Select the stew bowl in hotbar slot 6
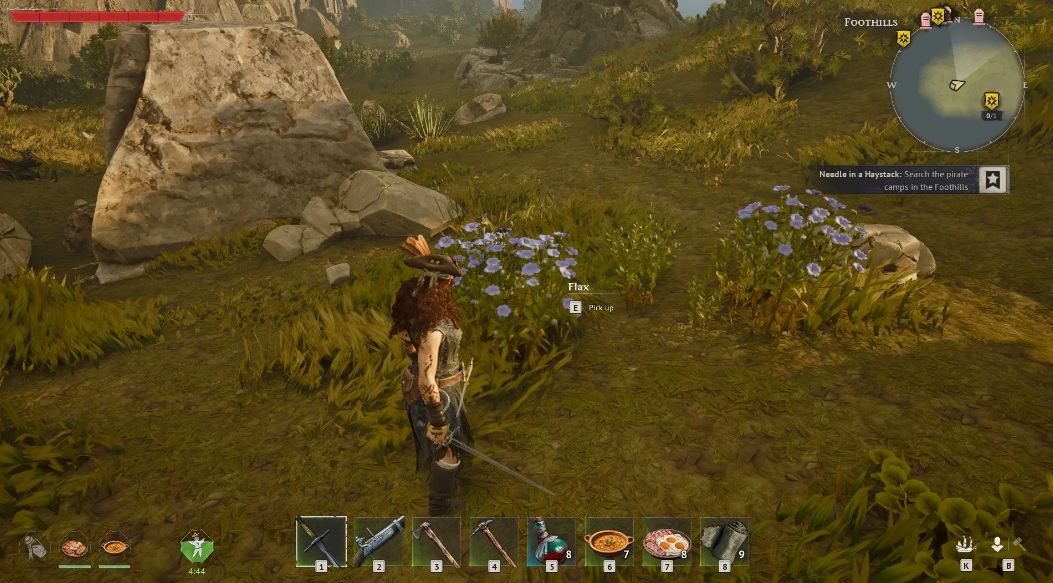 [x=609, y=541]
